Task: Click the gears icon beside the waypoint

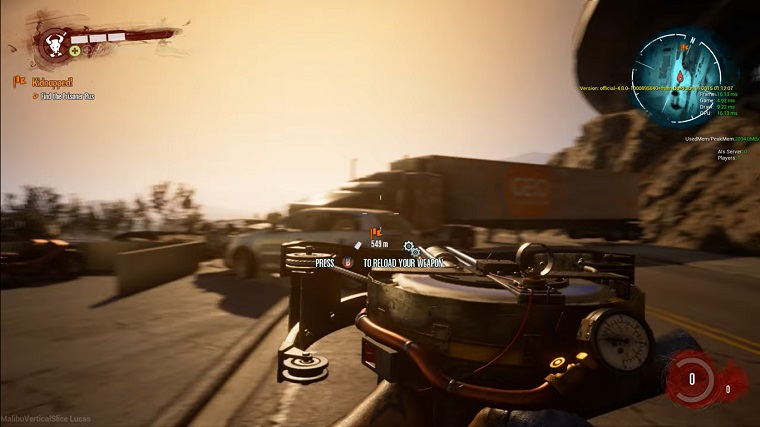Action: pyautogui.click(x=410, y=246)
